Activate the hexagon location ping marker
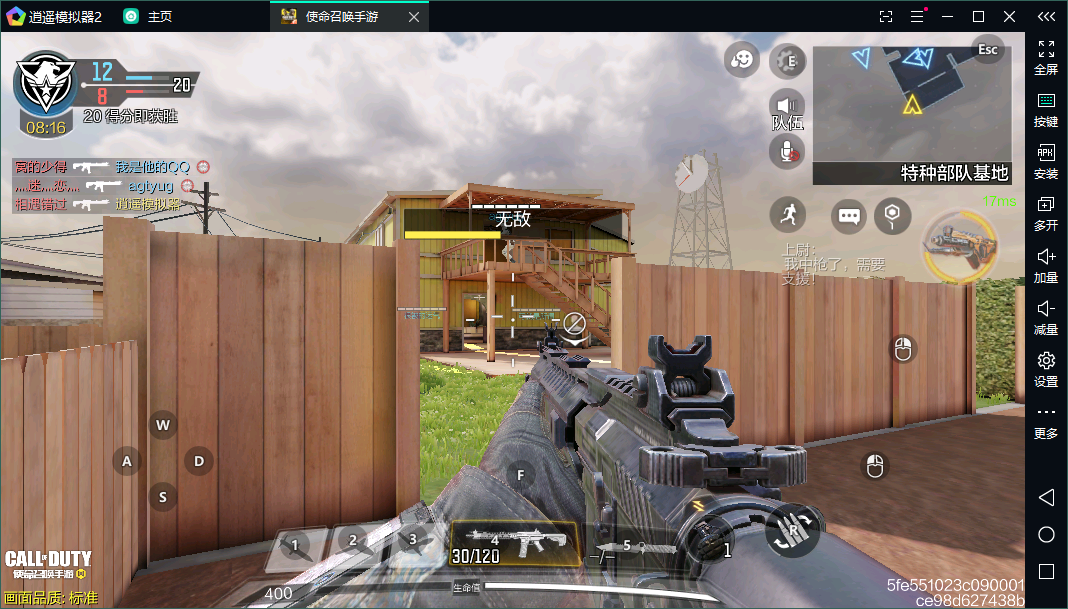Image resolution: width=1068 pixels, height=609 pixels. point(892,214)
